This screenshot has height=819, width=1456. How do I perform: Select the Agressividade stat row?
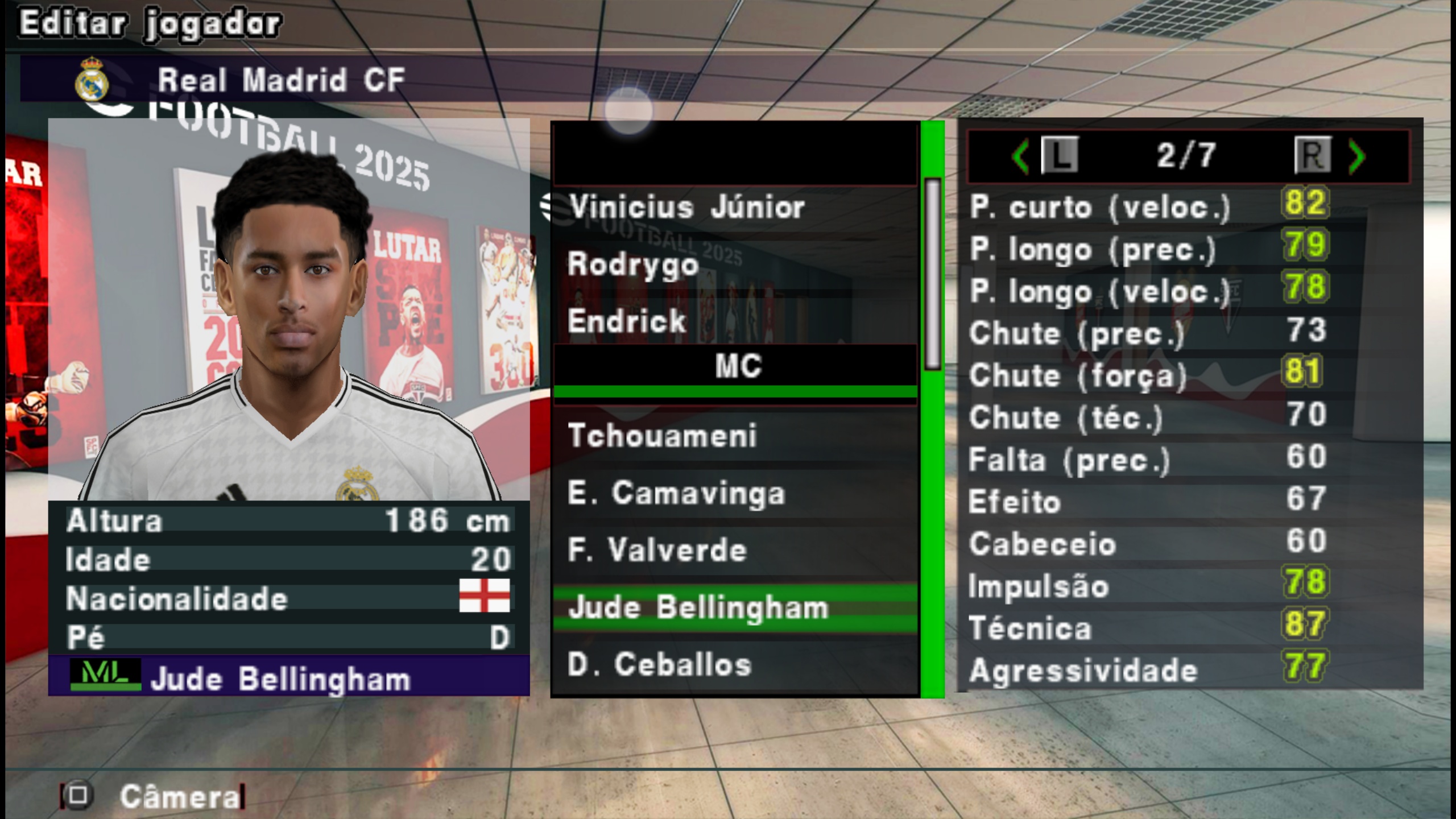click(x=1149, y=670)
